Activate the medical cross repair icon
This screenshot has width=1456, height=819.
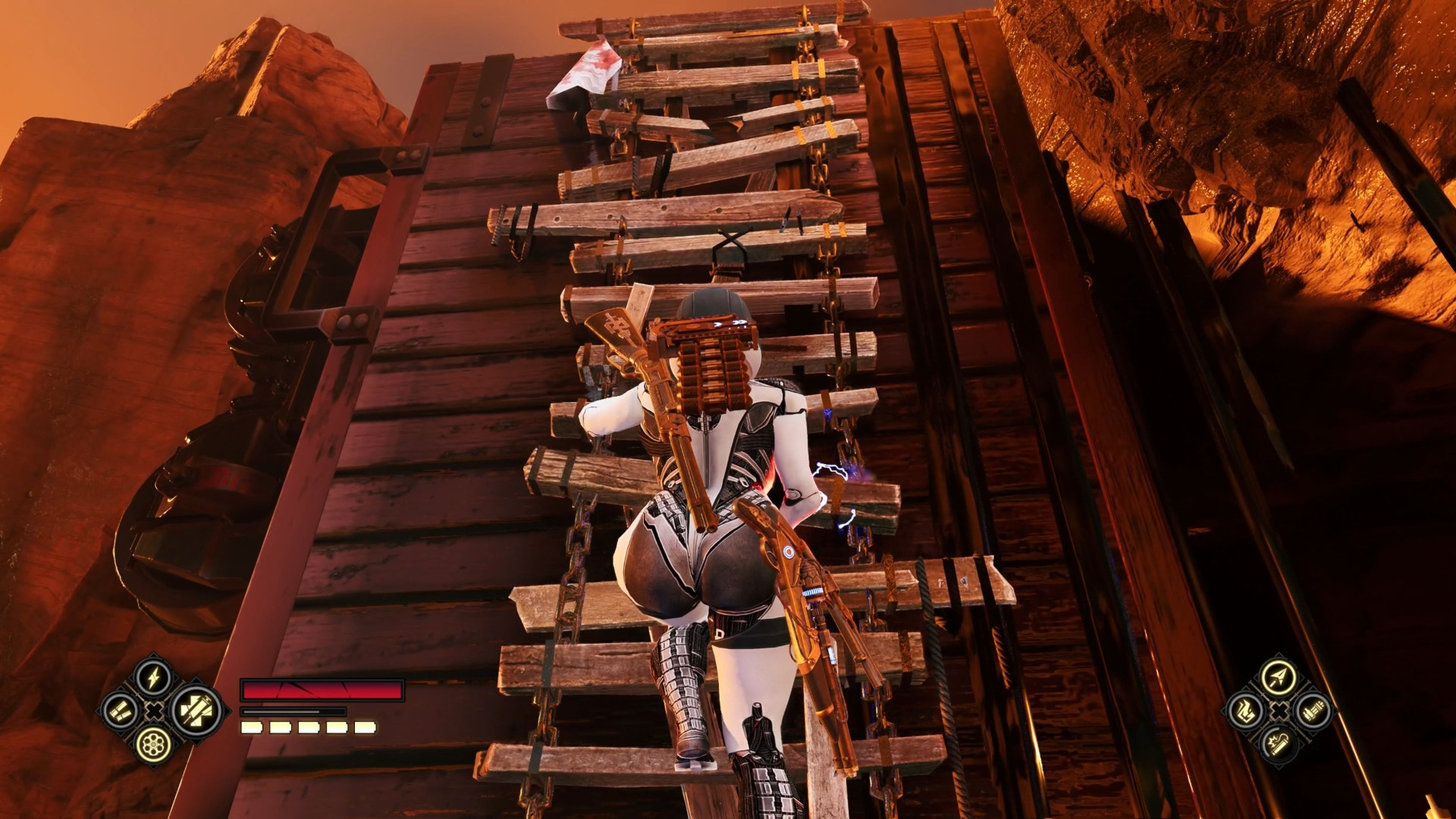(197, 711)
